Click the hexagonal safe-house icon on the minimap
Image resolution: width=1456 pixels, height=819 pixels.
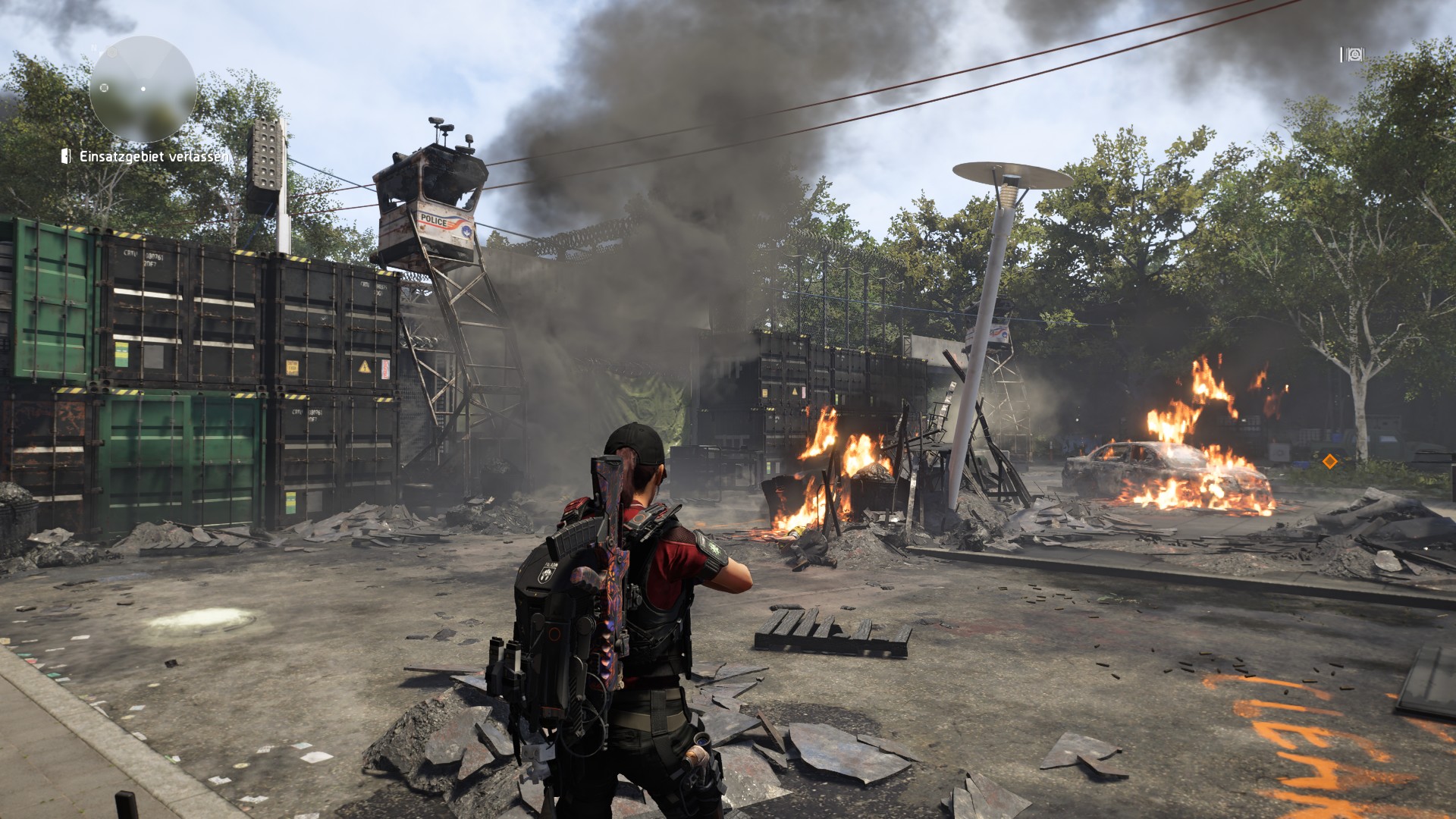(x=111, y=52)
